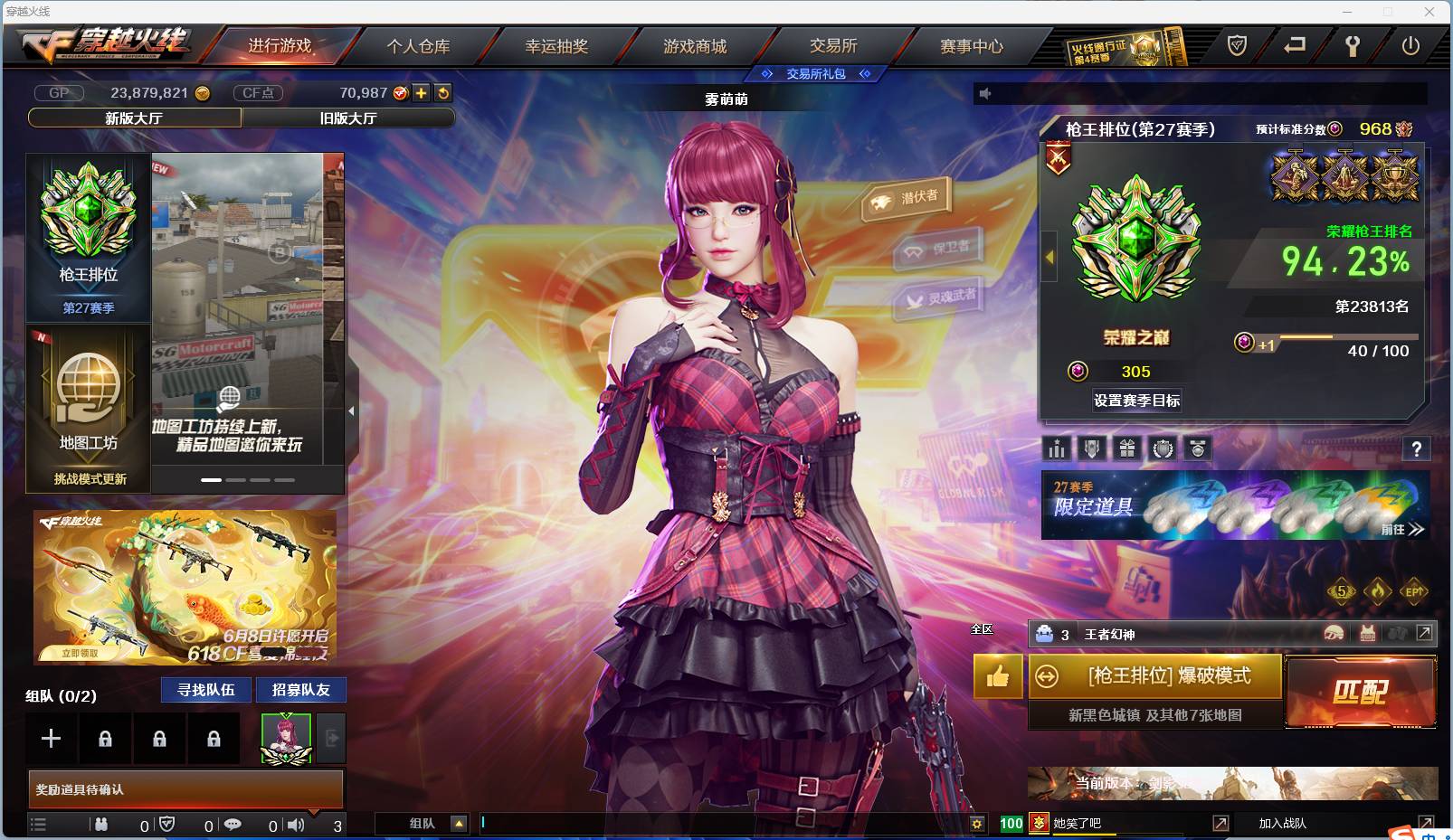Toggle the thumbs-up like next to match mode

click(997, 677)
